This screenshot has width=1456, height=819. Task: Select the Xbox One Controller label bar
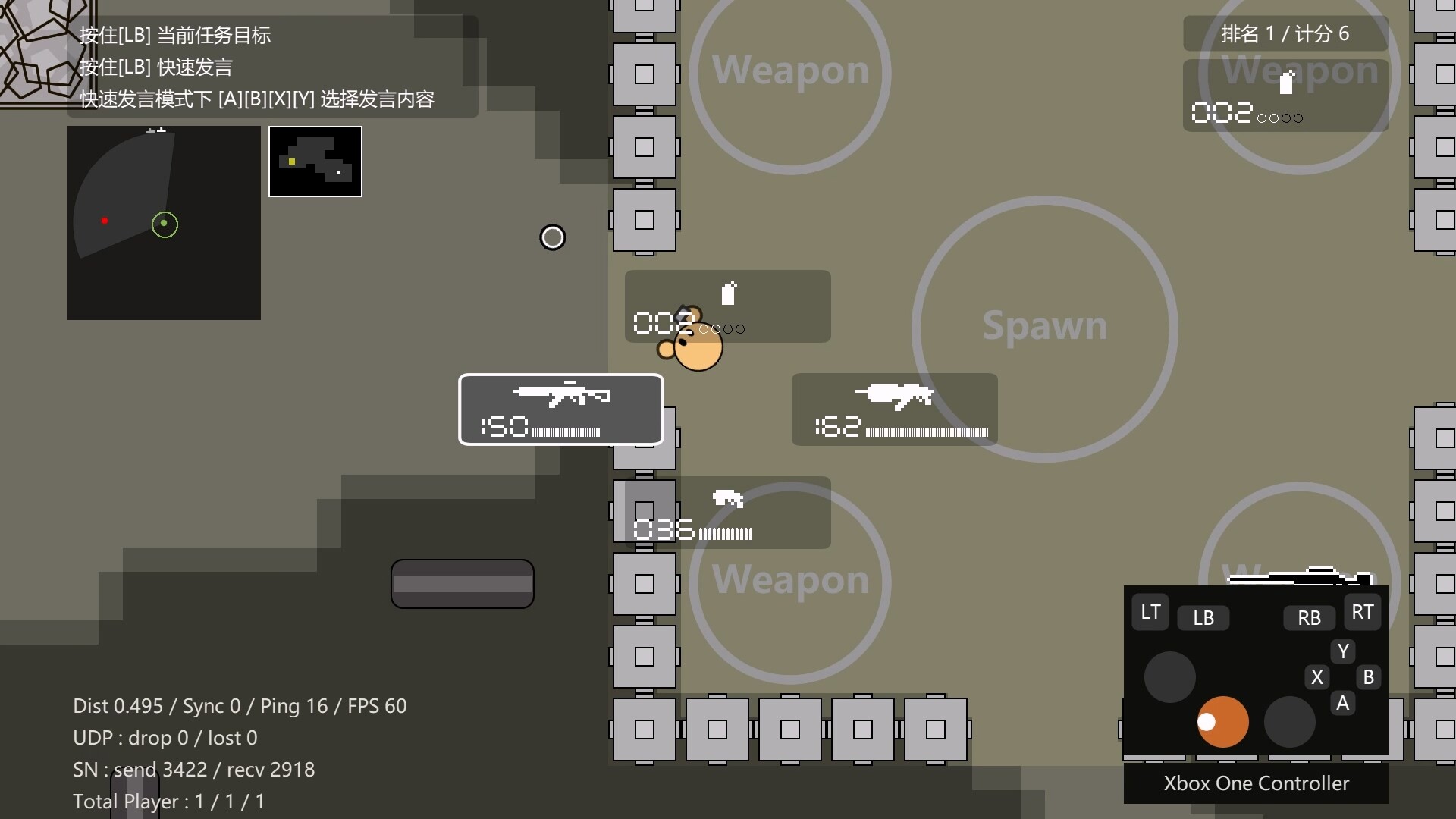1256,783
